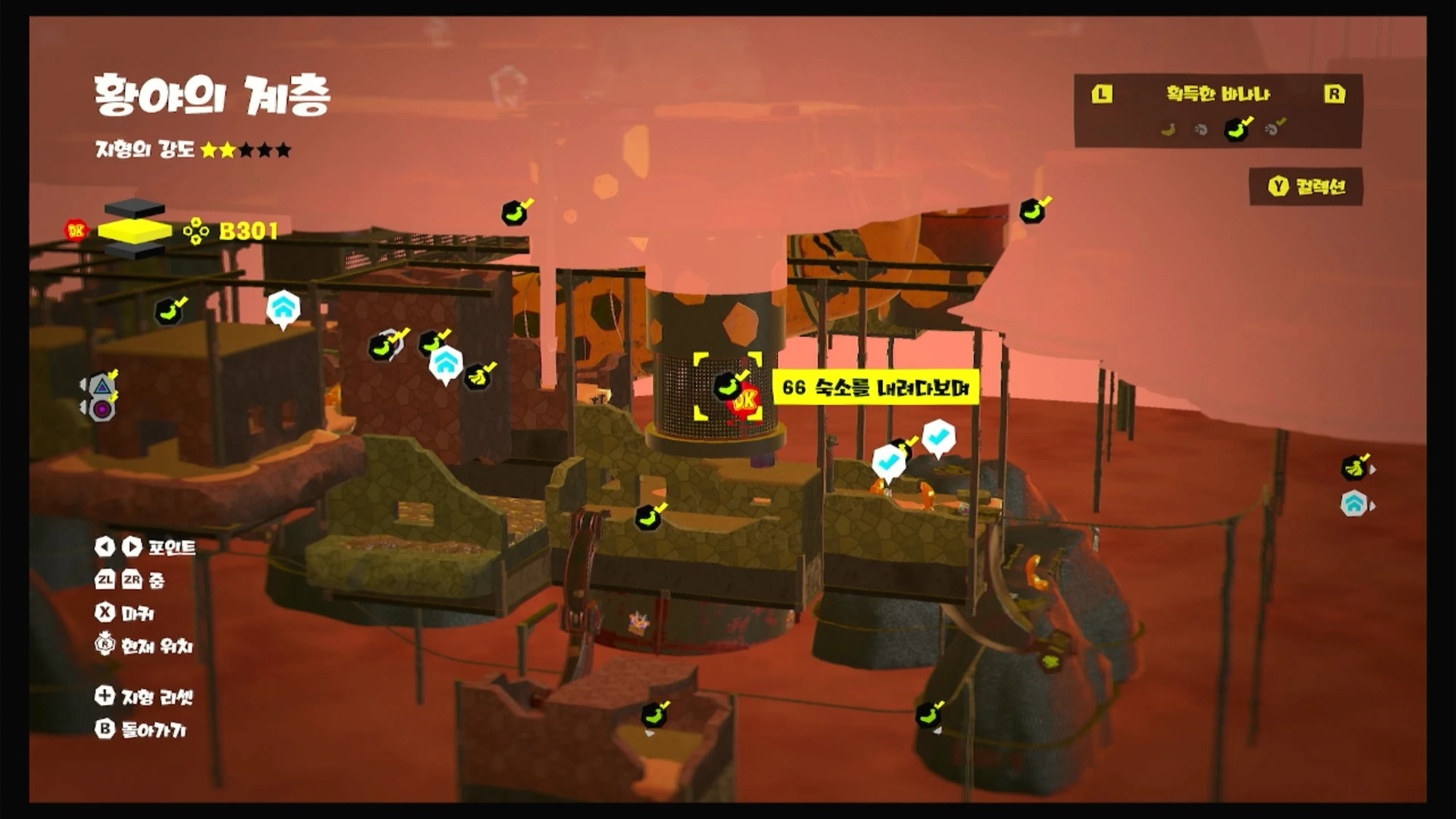
Task: Open the 컬렉션 collection panel
Action: (x=1307, y=187)
